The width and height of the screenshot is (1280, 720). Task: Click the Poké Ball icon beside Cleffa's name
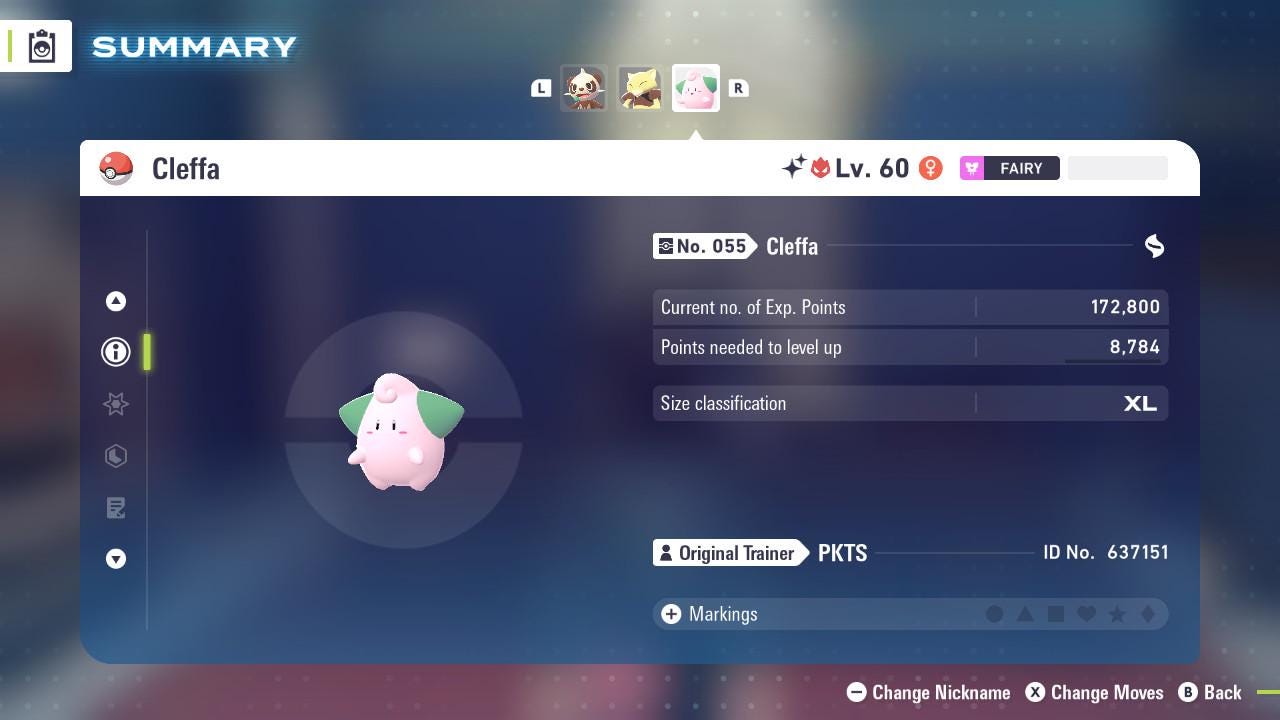pyautogui.click(x=116, y=168)
